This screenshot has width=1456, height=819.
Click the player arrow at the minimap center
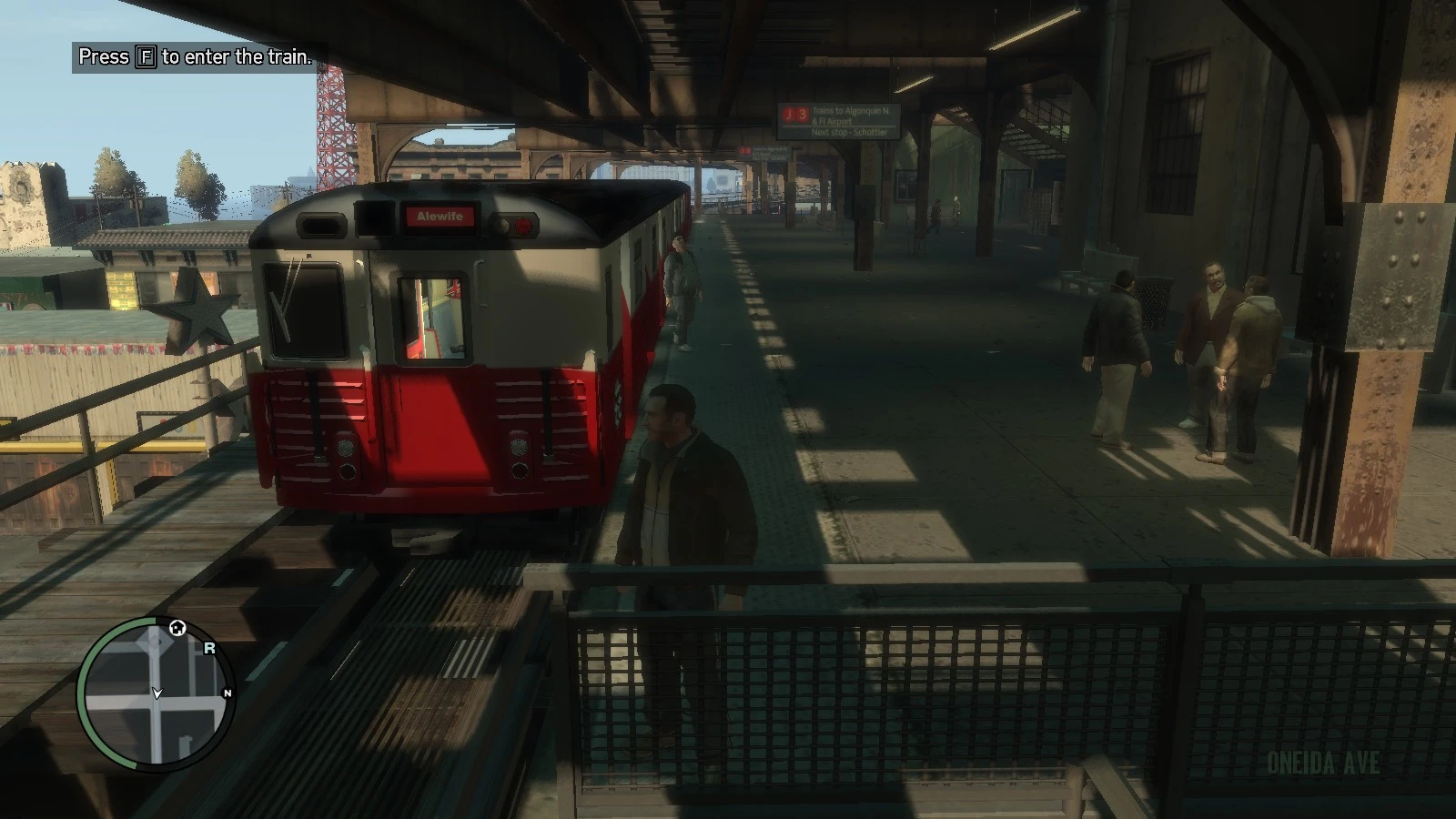157,694
